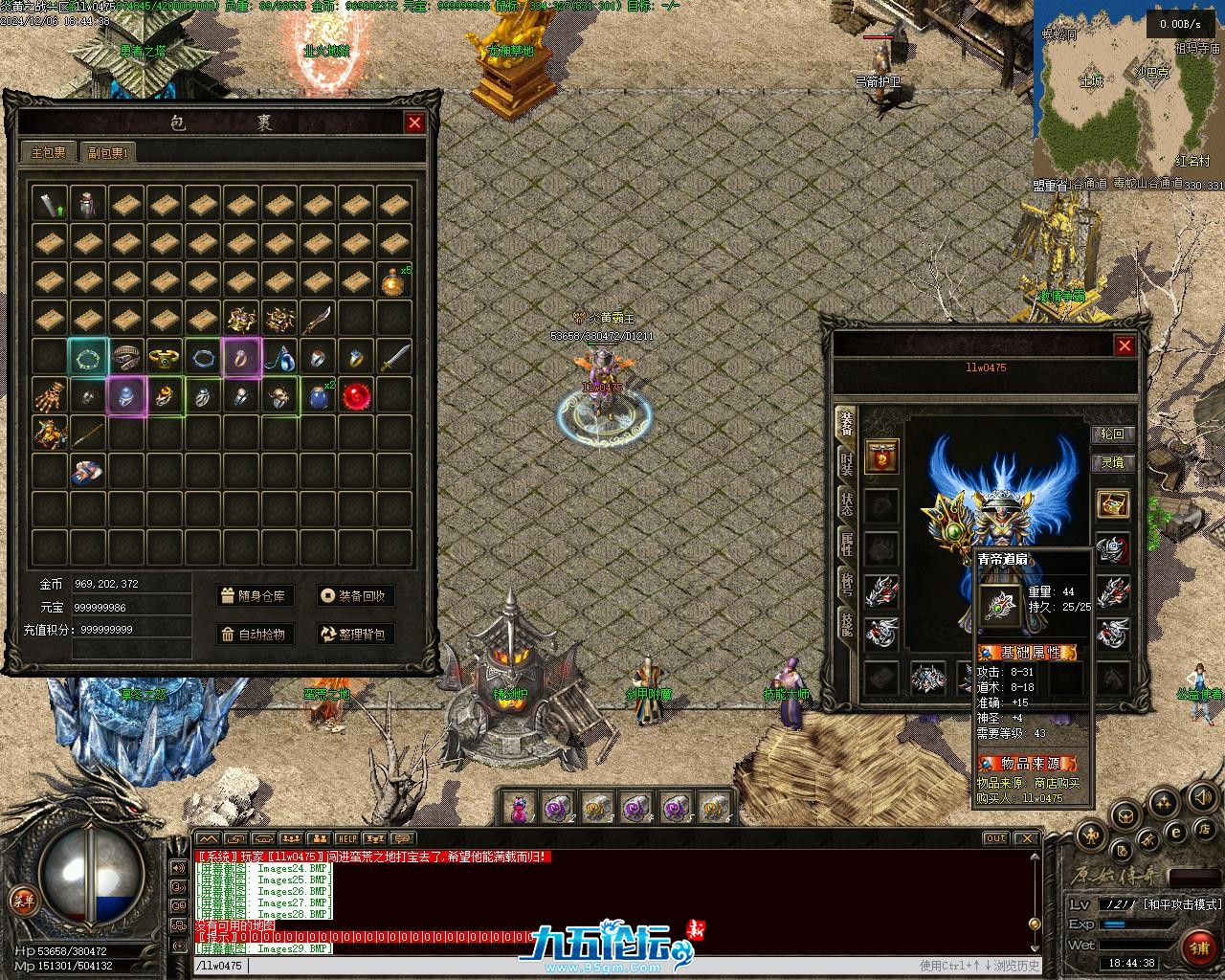Select the treasure chest equipment slot
The width and height of the screenshot is (1225, 980).
pos(1112,504)
